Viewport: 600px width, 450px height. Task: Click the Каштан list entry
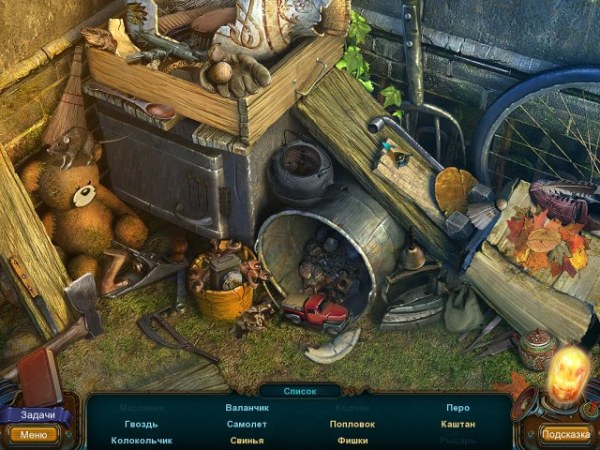coord(458,424)
